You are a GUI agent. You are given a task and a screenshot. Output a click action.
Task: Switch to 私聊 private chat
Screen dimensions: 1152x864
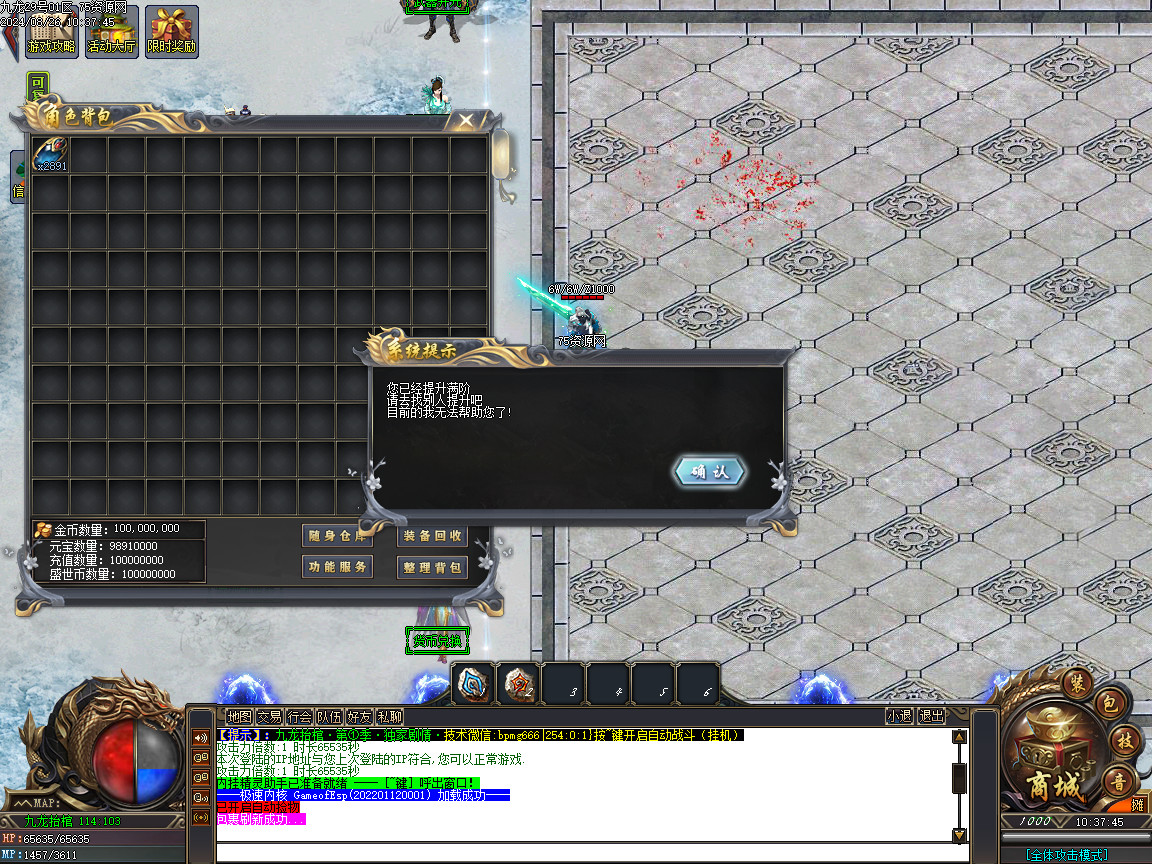click(x=390, y=716)
